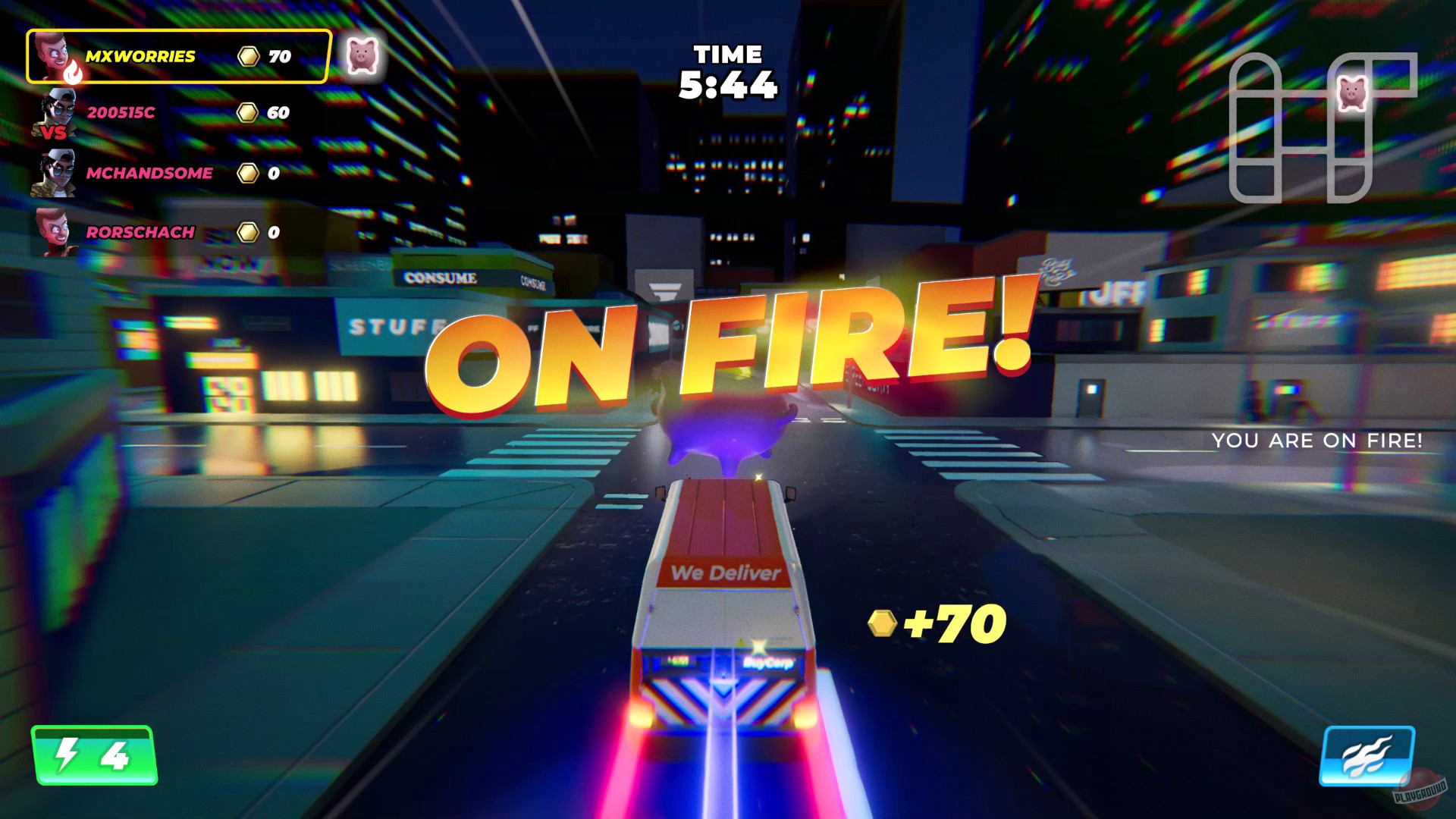
Task: Open the TIME display panel
Action: 728,72
